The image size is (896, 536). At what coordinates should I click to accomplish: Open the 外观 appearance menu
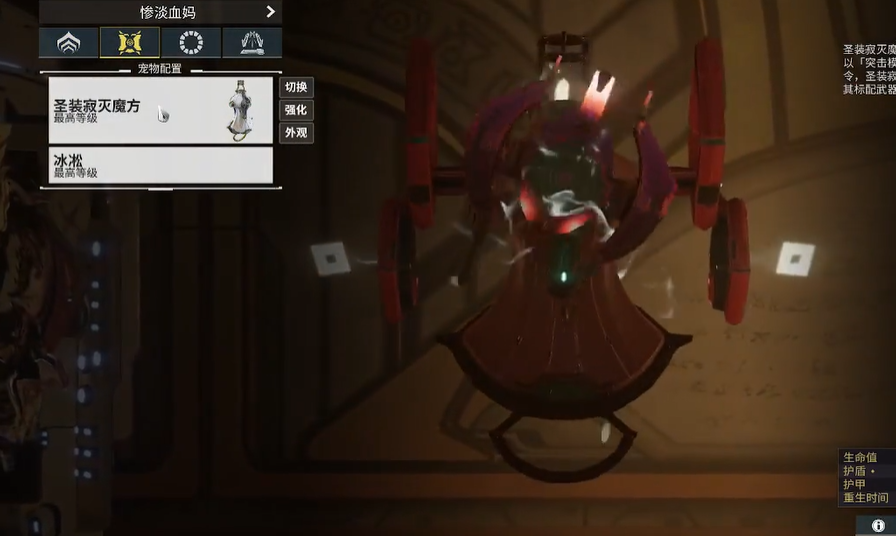[x=296, y=133]
